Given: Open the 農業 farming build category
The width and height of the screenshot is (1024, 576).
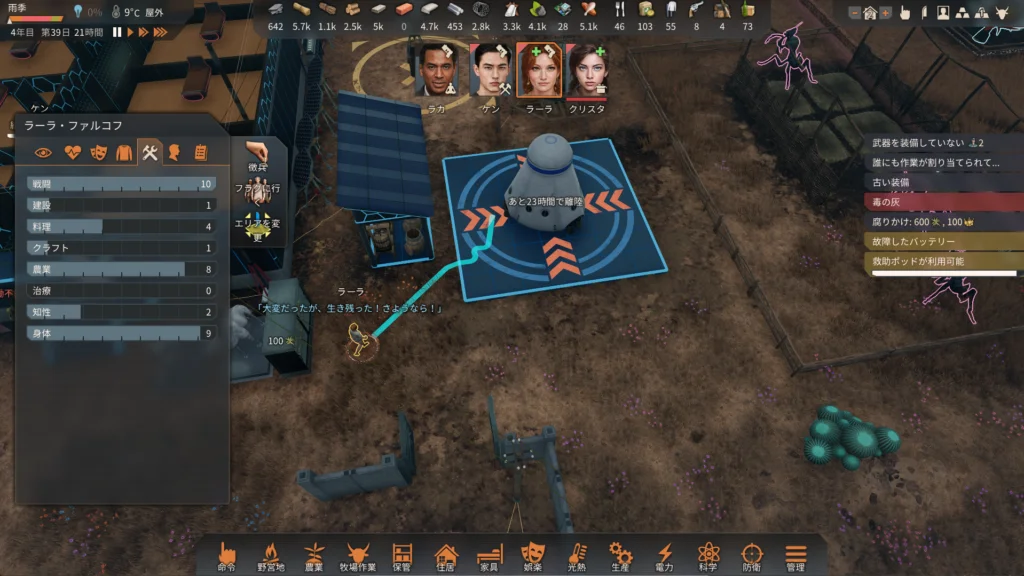Looking at the screenshot, I should tap(314, 555).
